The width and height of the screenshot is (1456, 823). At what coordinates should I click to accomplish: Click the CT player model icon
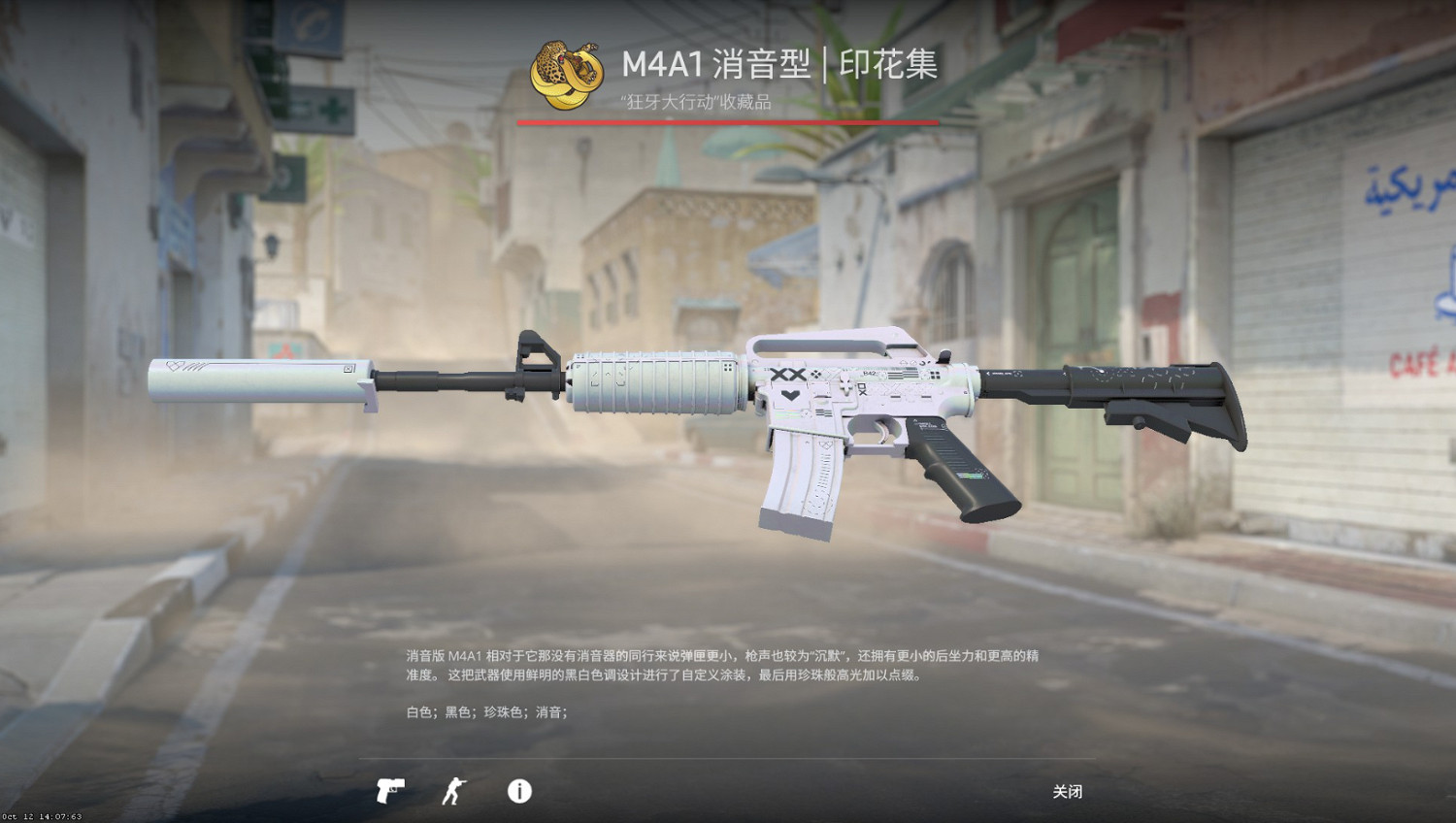pos(453,792)
